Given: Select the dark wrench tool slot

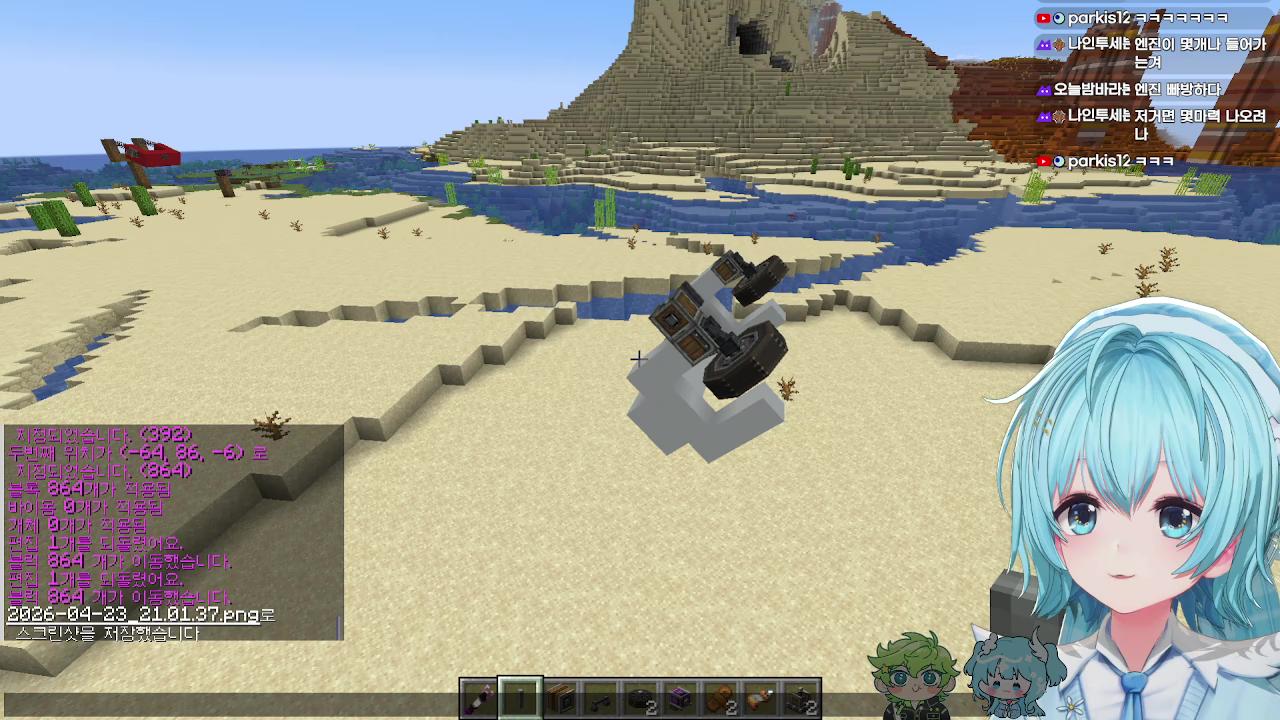Looking at the screenshot, I should click(x=600, y=698).
